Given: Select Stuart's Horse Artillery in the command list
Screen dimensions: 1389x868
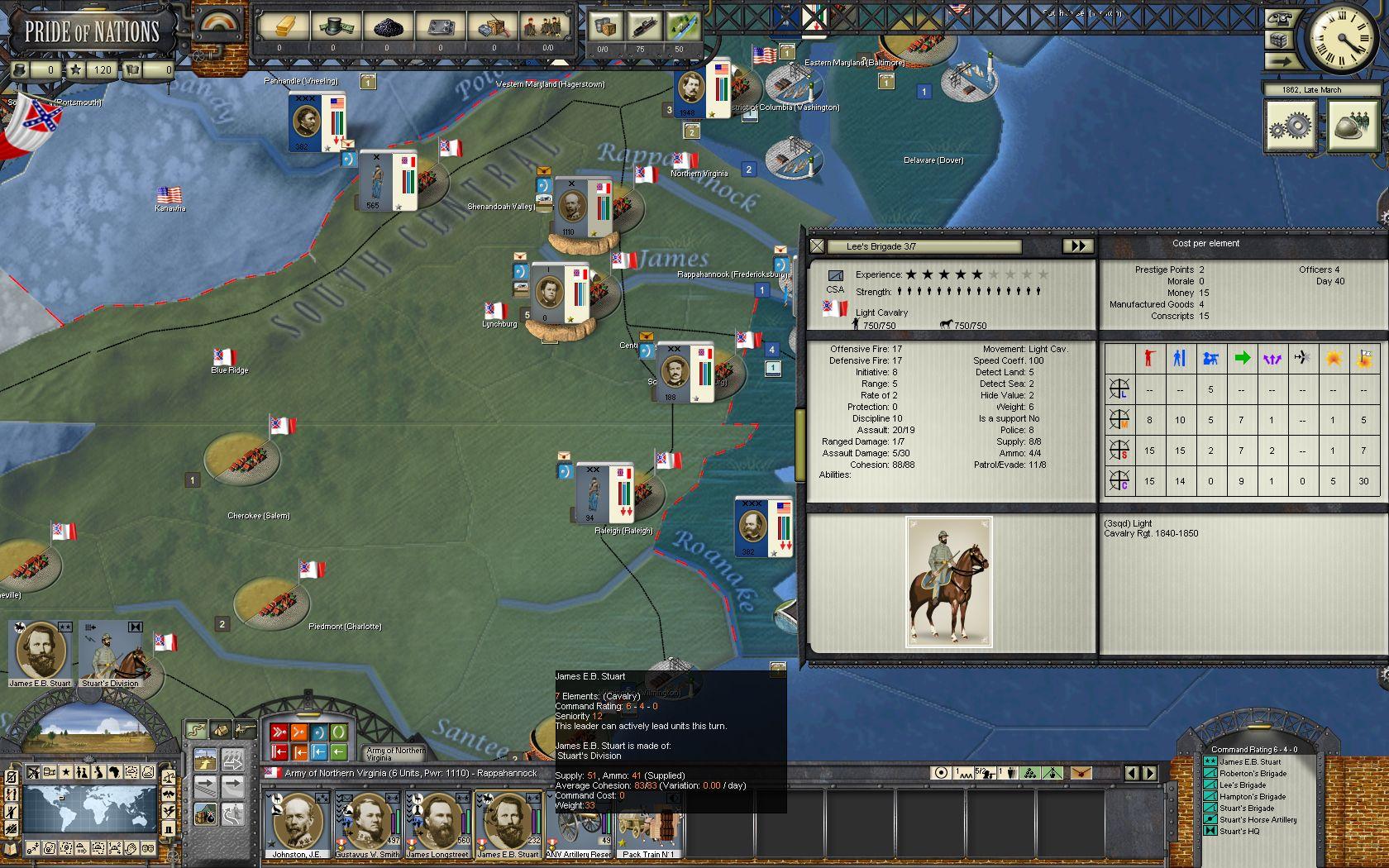Looking at the screenshot, I should click(x=1260, y=818).
